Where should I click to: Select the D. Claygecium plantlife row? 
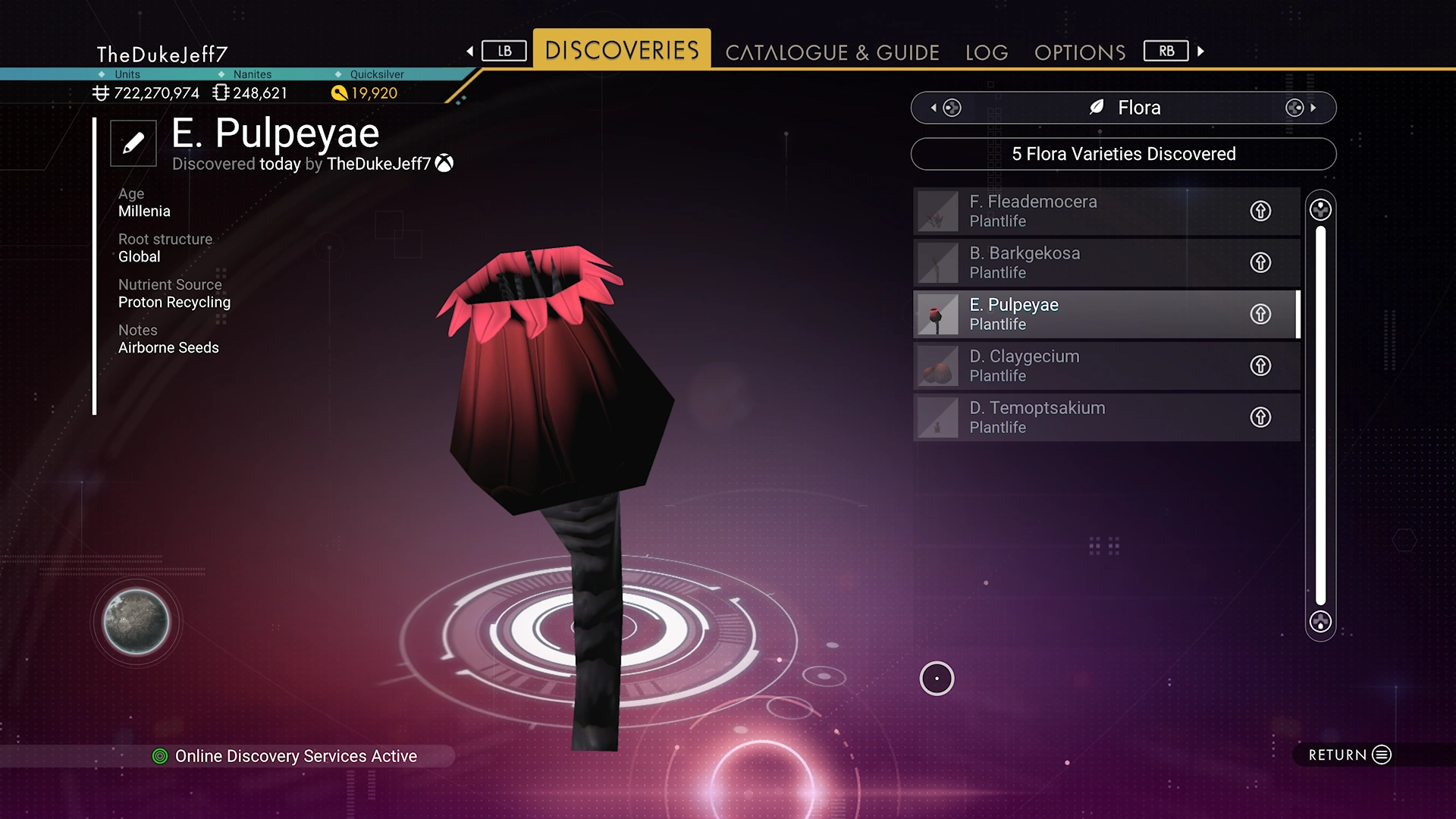pos(1077,366)
